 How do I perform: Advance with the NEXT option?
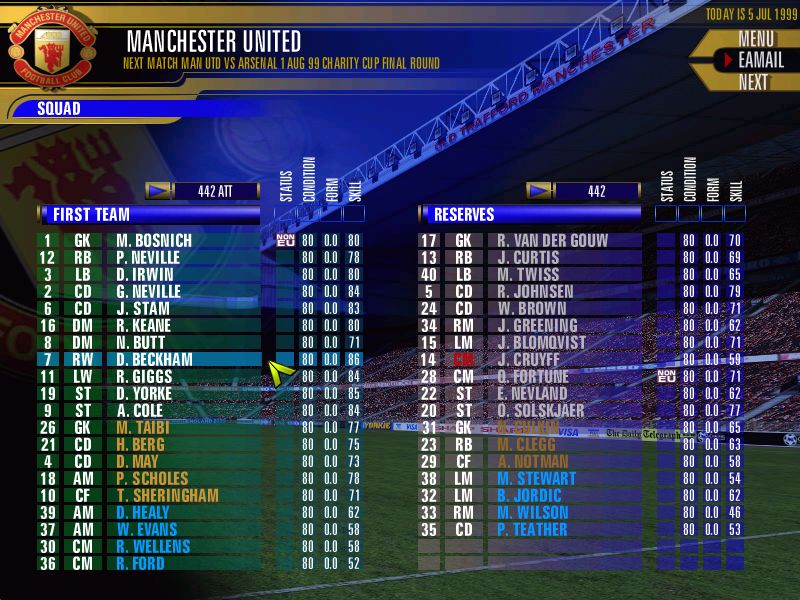point(753,82)
